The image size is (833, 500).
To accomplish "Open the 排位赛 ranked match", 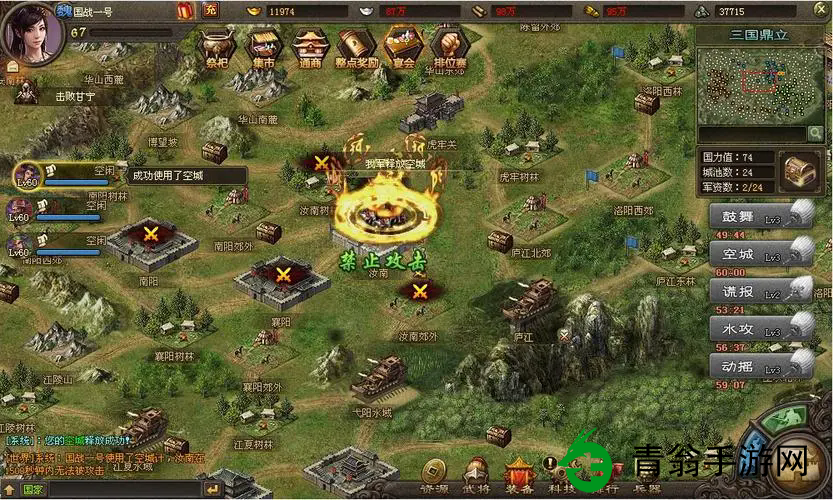I will [x=450, y=47].
